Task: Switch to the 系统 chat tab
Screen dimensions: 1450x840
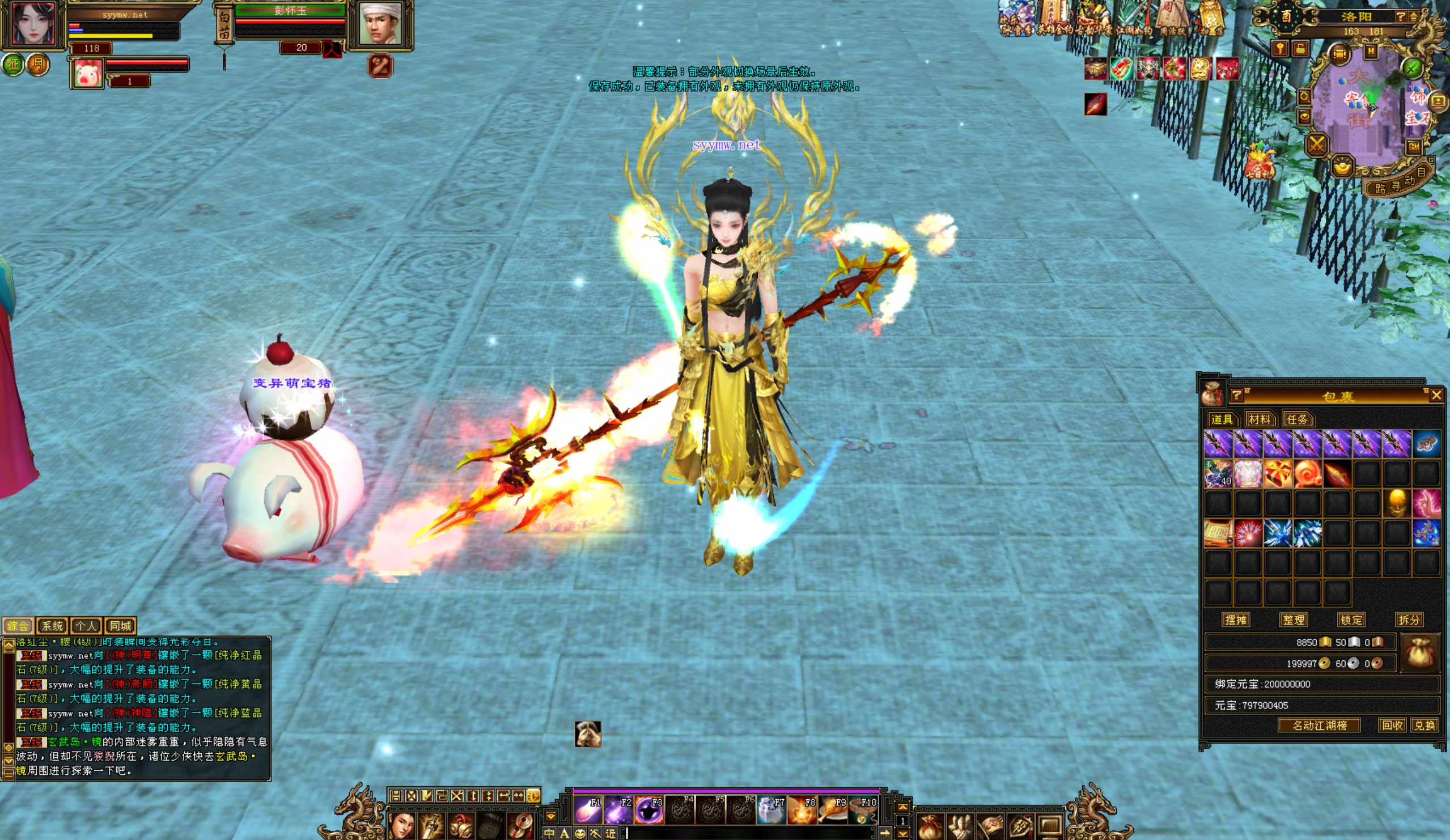Action: pyautogui.click(x=52, y=626)
